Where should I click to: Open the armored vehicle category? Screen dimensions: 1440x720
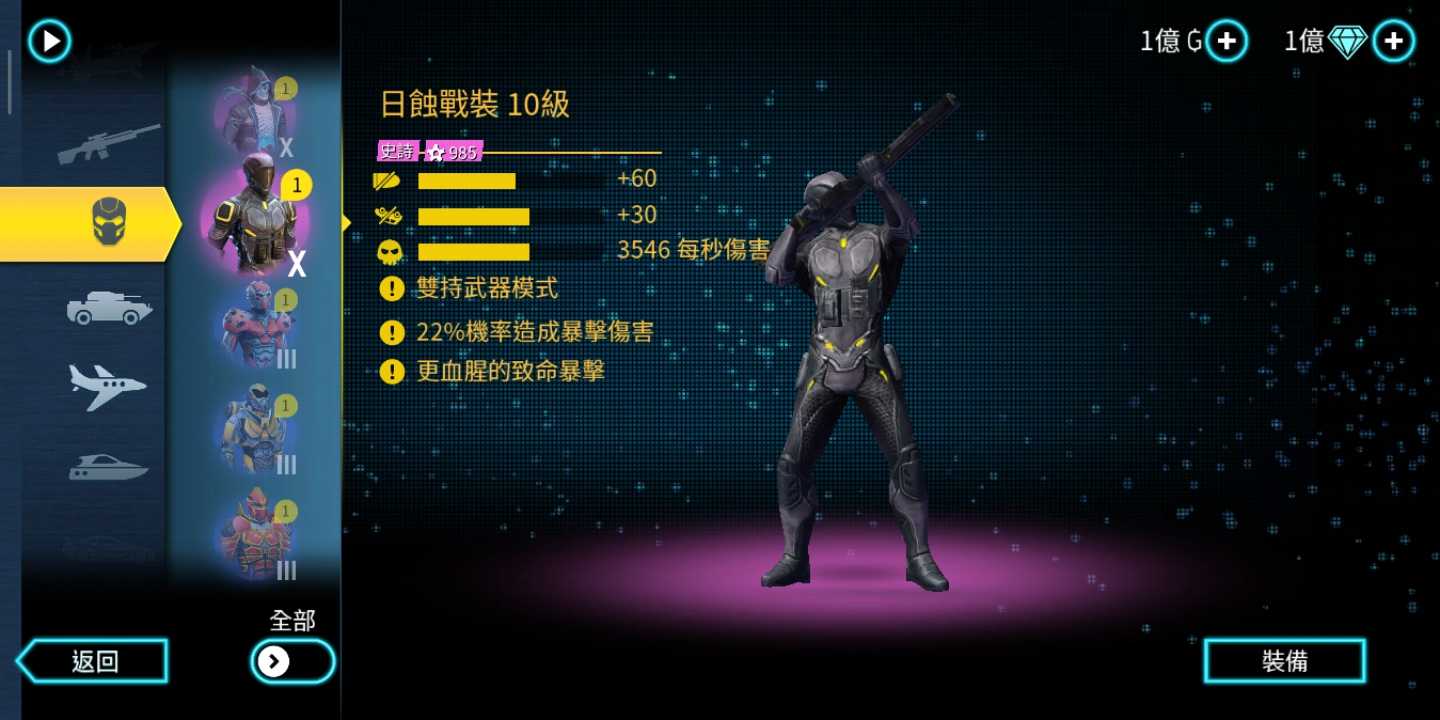(x=109, y=308)
